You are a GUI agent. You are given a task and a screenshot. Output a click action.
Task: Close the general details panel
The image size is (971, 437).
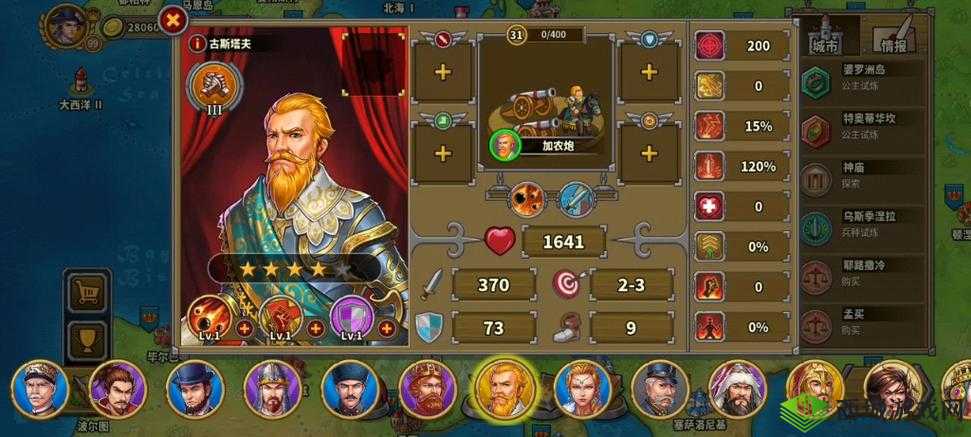(x=174, y=19)
